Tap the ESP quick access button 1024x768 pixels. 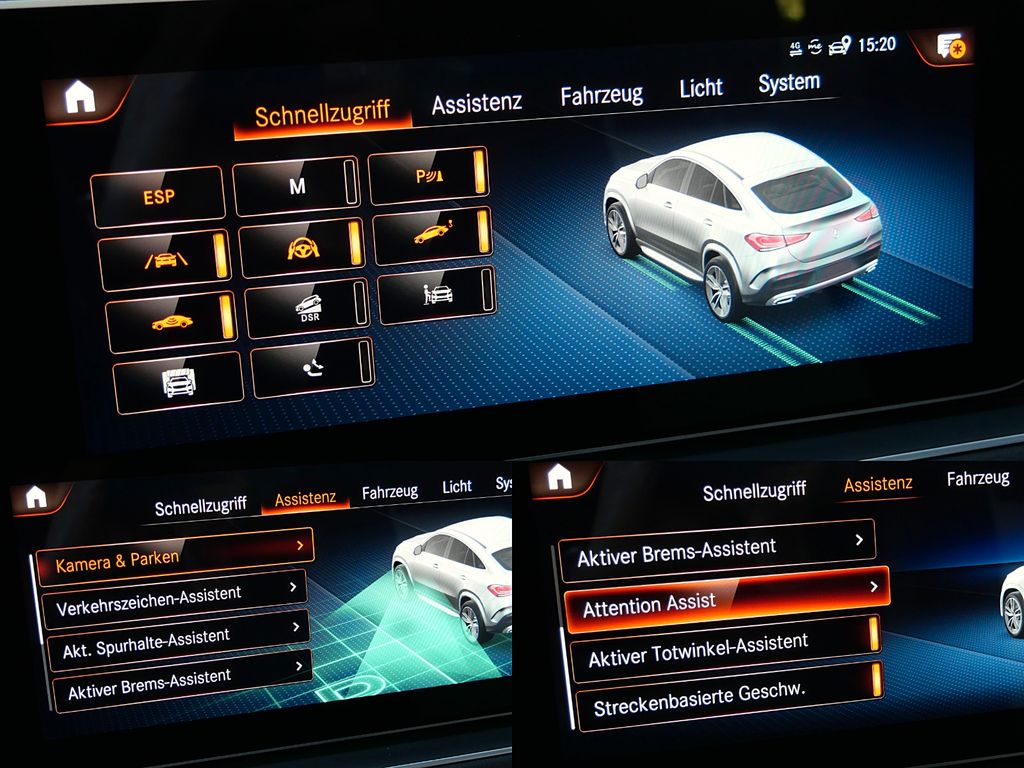[158, 196]
